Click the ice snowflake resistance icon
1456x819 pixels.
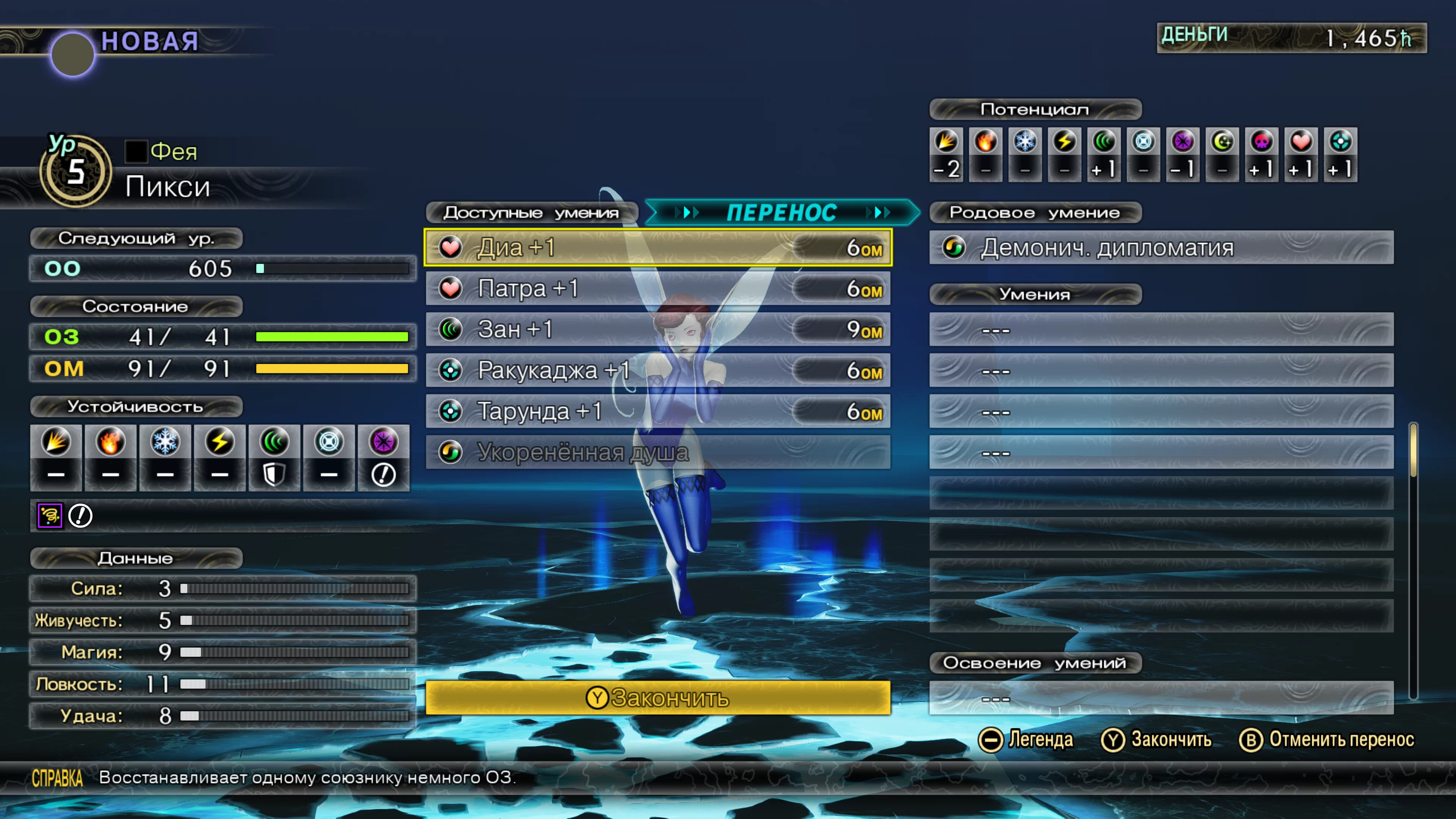tap(165, 441)
